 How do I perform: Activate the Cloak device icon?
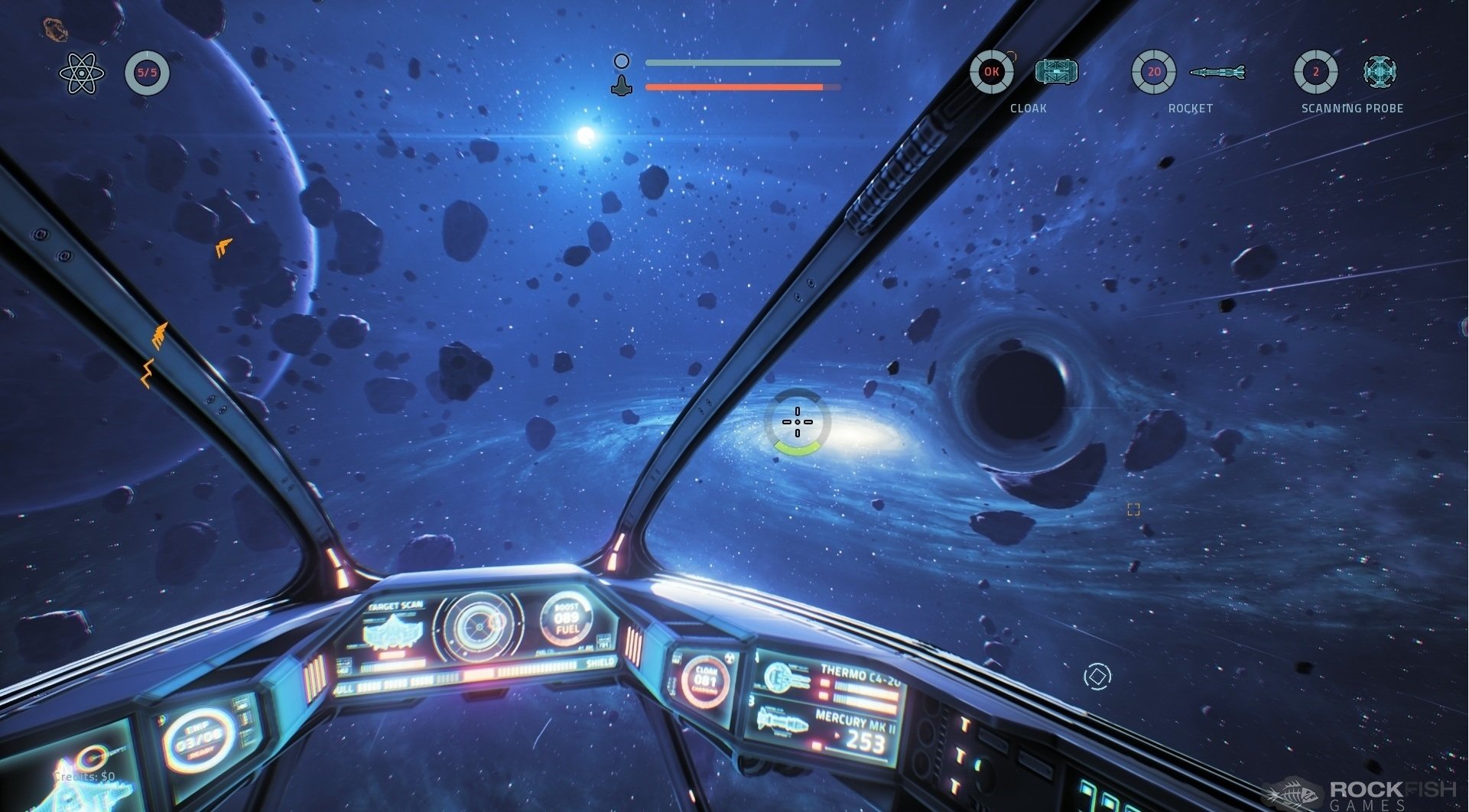[x=1056, y=72]
